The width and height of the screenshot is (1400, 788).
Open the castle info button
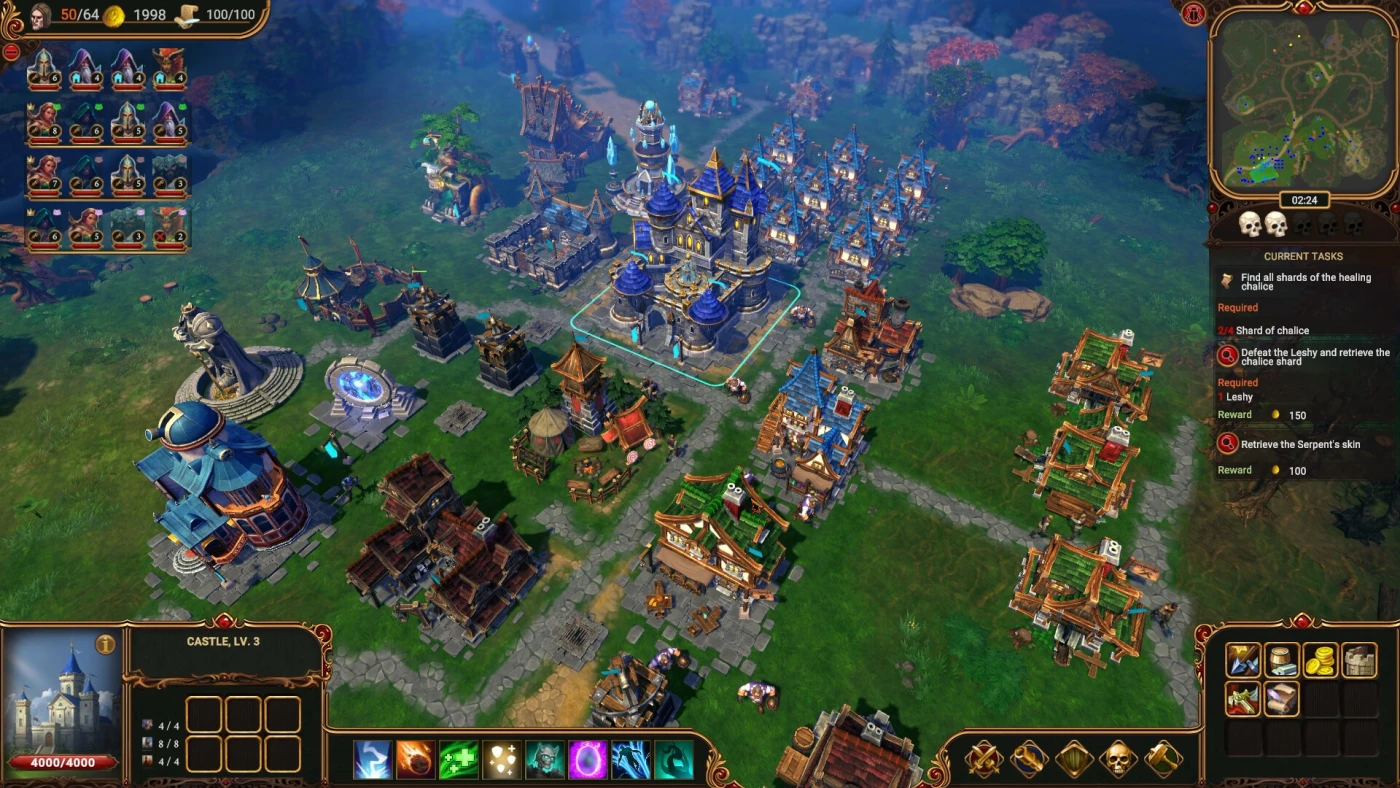click(x=105, y=644)
